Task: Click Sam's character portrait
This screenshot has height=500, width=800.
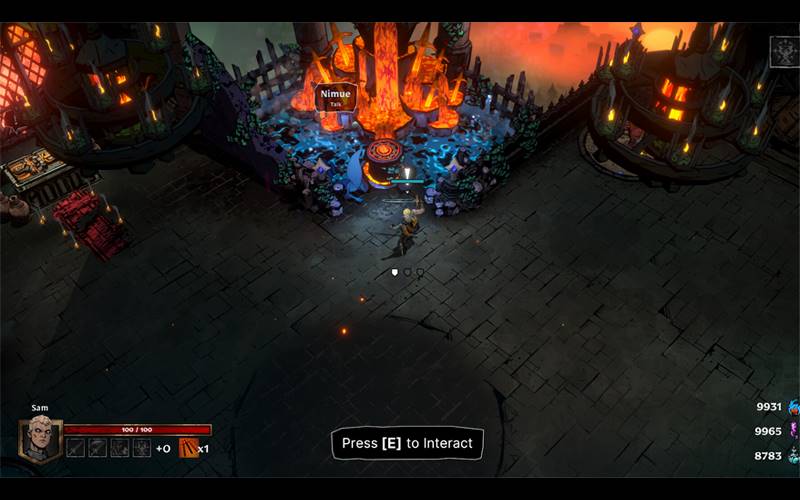Action: (x=41, y=440)
